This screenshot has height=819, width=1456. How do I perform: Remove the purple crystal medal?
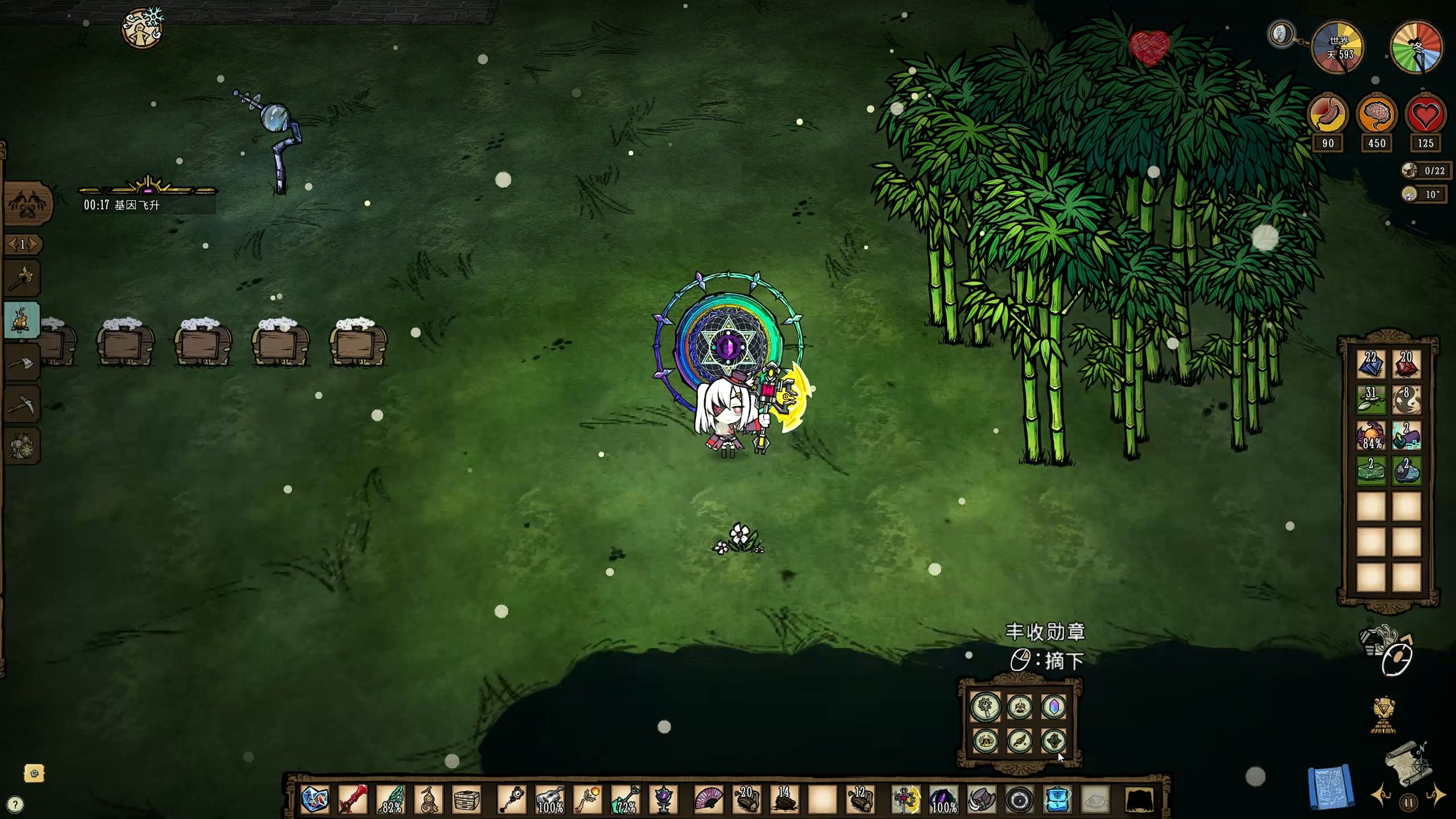pos(1054,707)
